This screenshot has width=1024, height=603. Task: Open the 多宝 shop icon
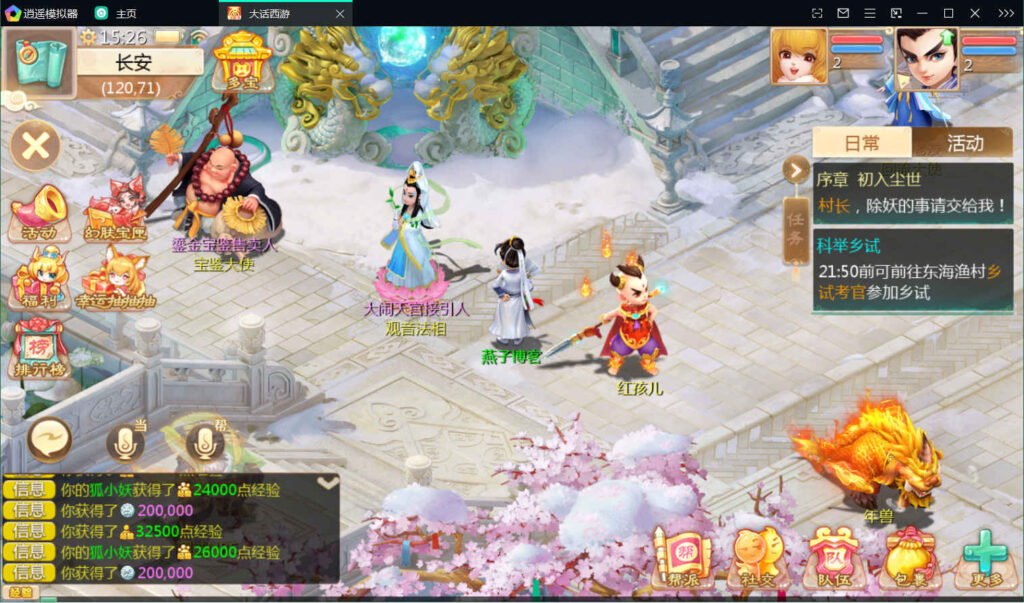242,61
